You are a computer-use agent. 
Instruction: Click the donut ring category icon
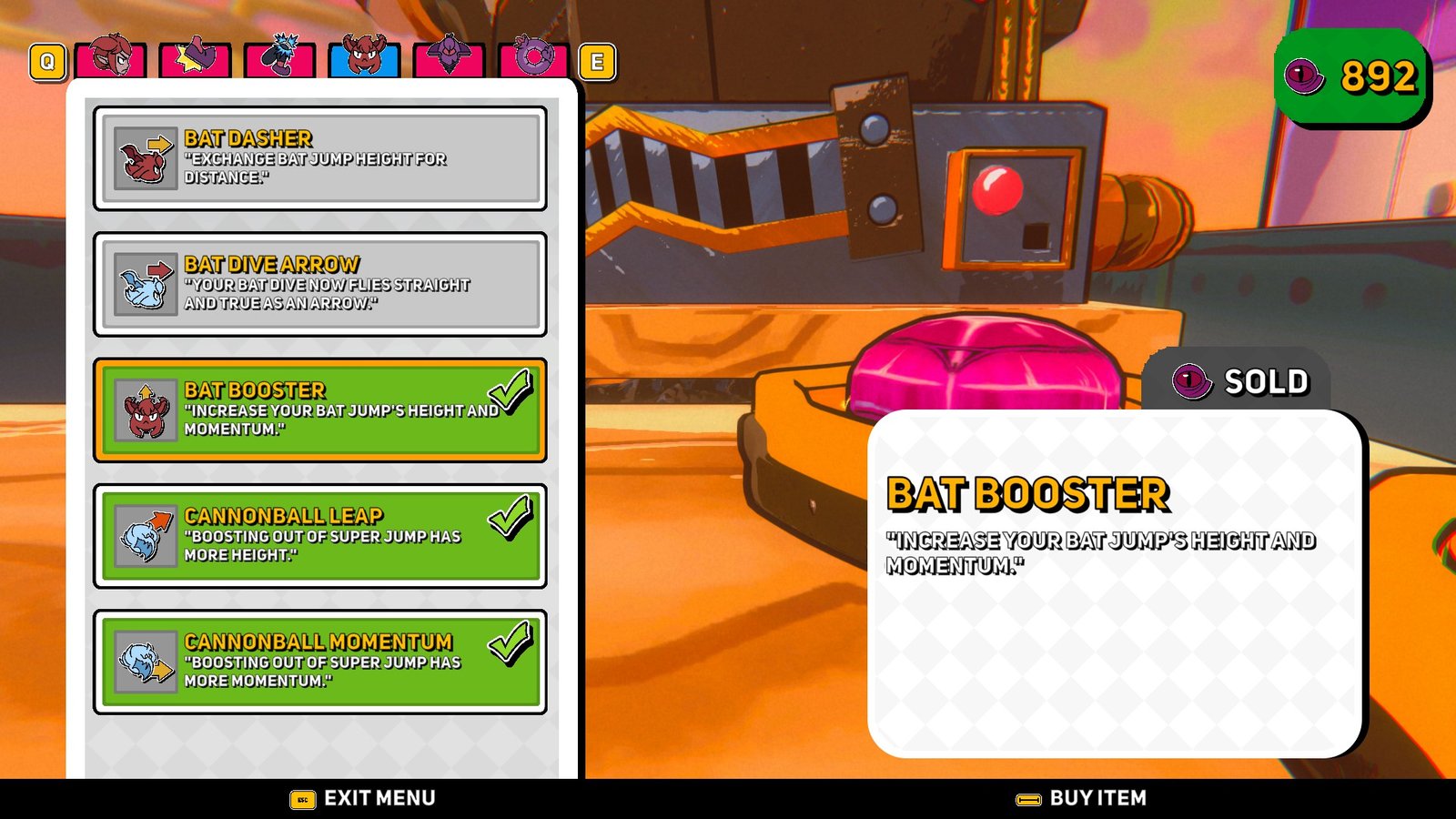tap(532, 59)
